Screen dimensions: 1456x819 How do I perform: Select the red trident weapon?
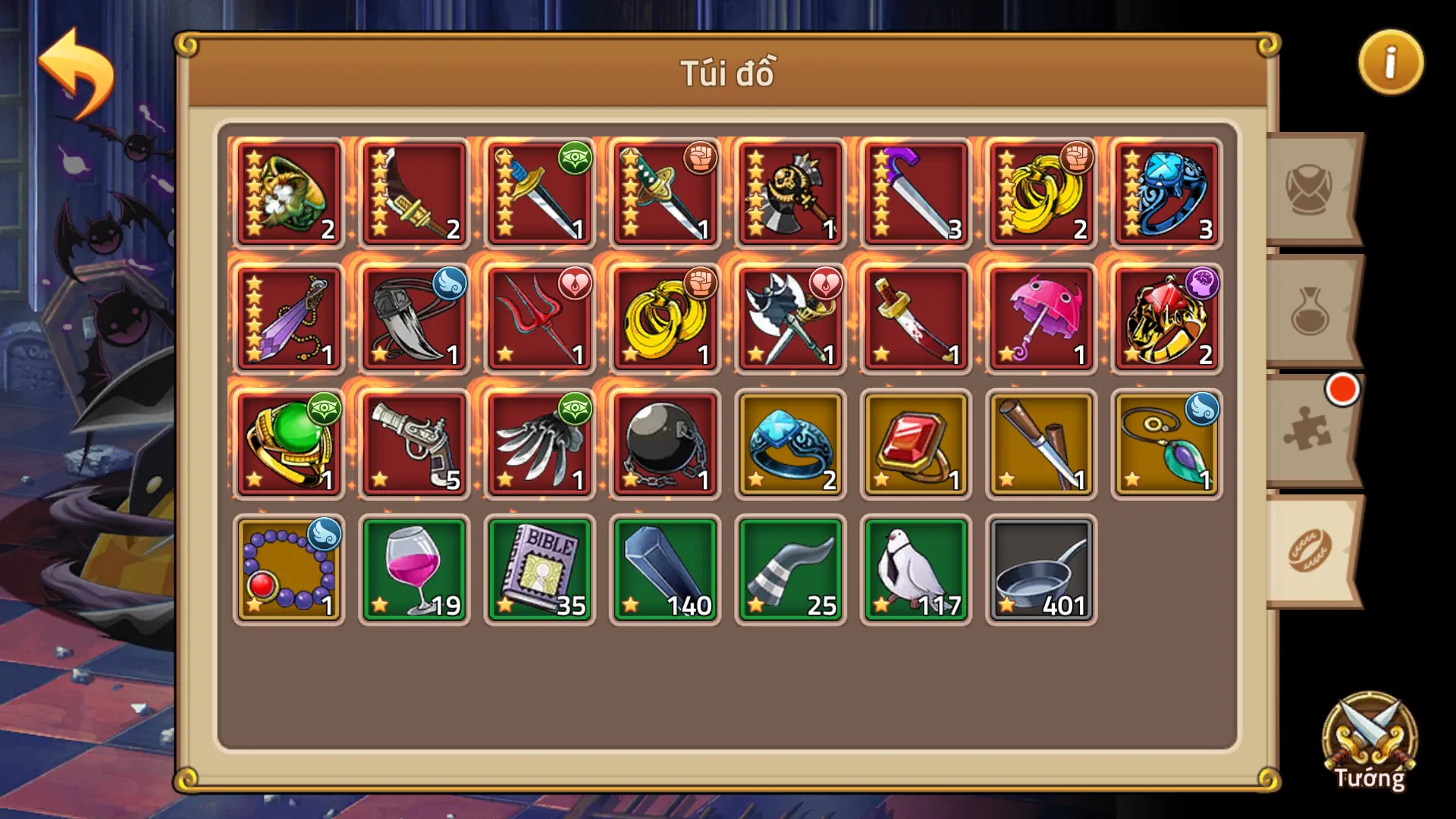[539, 318]
